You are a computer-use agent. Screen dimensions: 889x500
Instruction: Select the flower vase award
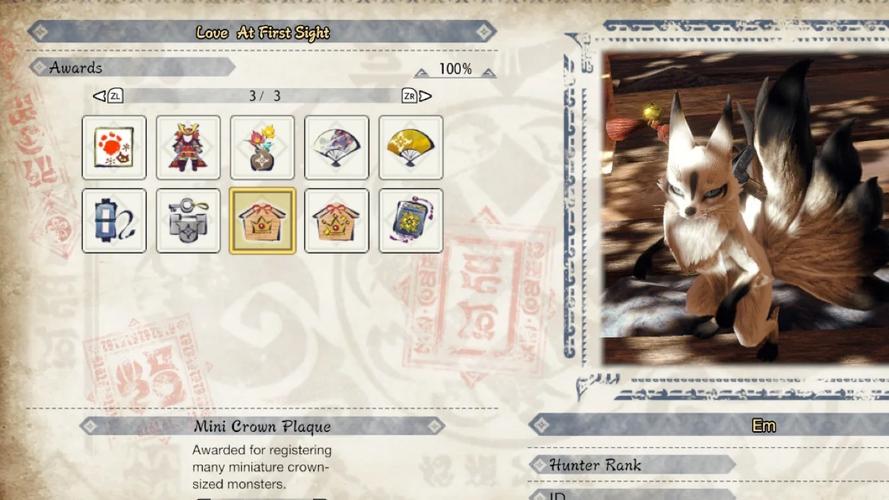pyautogui.click(x=262, y=148)
